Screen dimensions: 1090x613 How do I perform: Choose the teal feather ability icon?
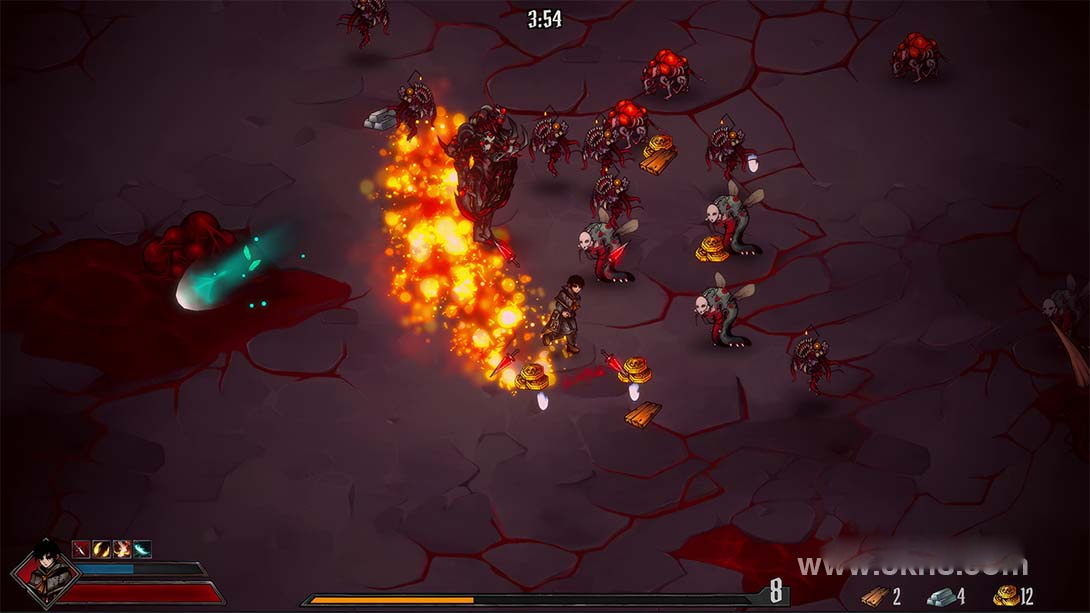(x=142, y=548)
